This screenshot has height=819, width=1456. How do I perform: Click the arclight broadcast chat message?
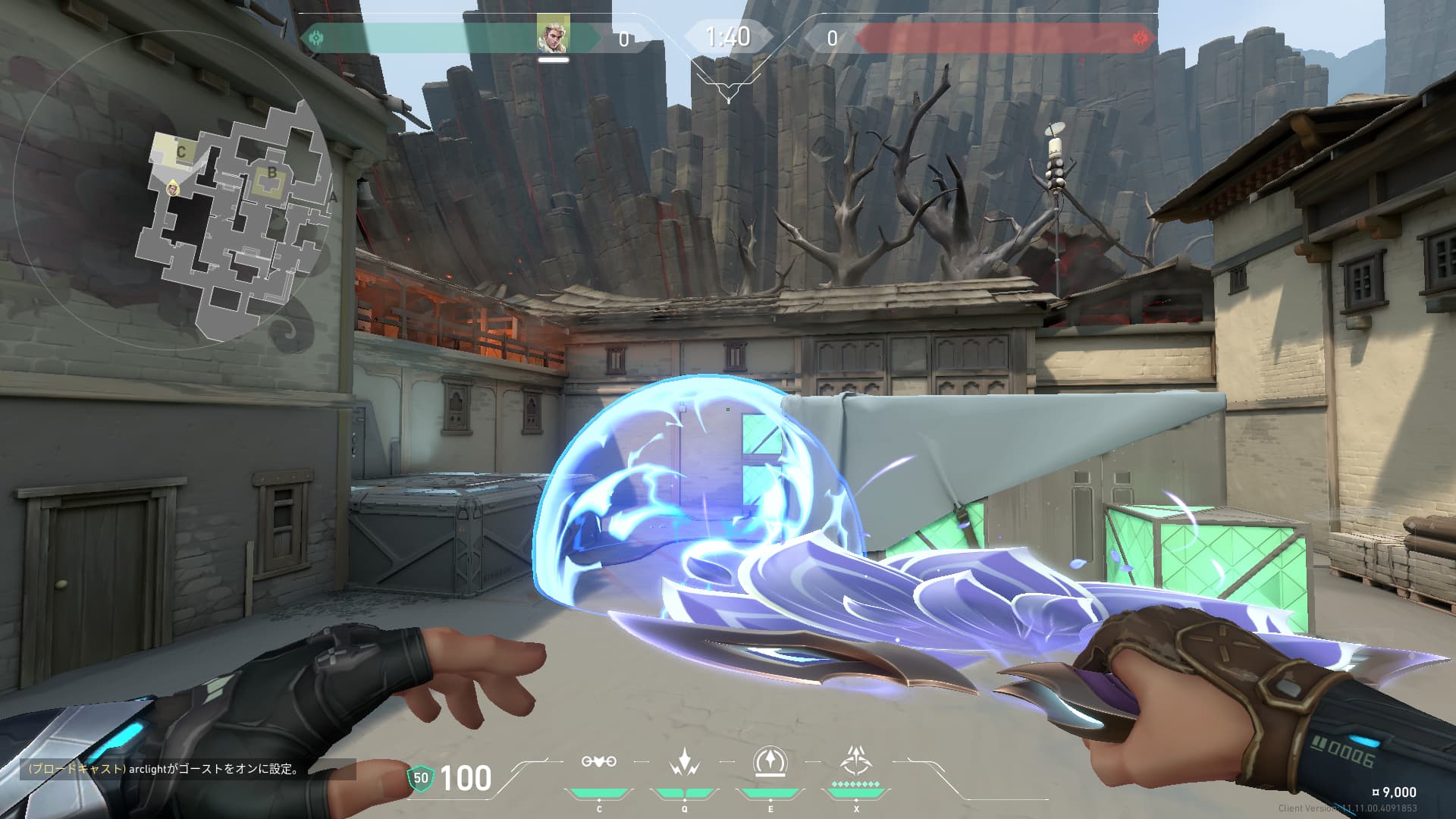pyautogui.click(x=164, y=769)
